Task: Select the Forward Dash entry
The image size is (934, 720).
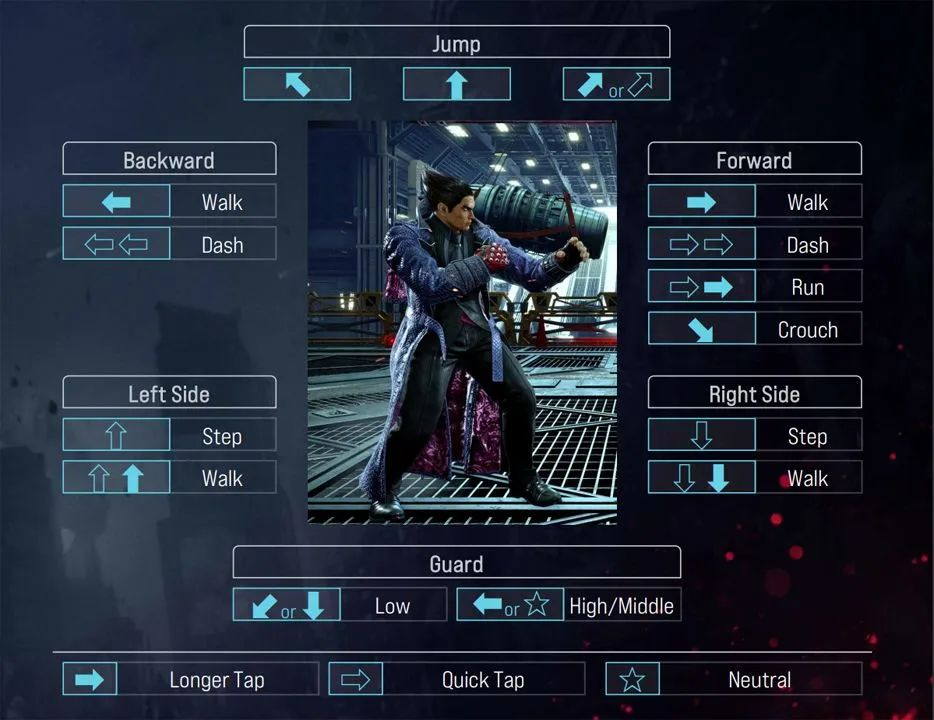Action: coord(754,244)
